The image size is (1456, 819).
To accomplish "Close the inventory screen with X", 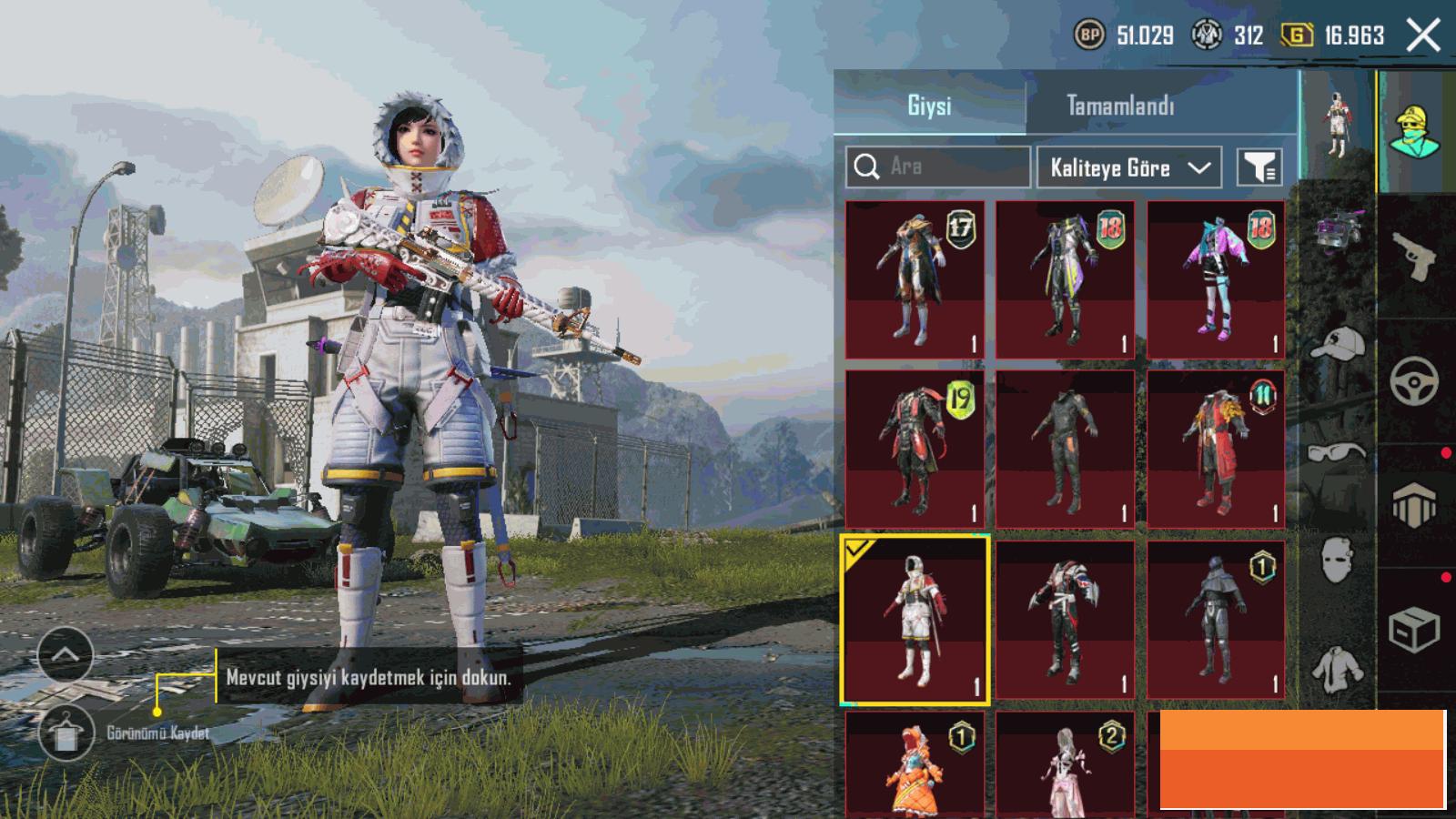I will click(1422, 35).
